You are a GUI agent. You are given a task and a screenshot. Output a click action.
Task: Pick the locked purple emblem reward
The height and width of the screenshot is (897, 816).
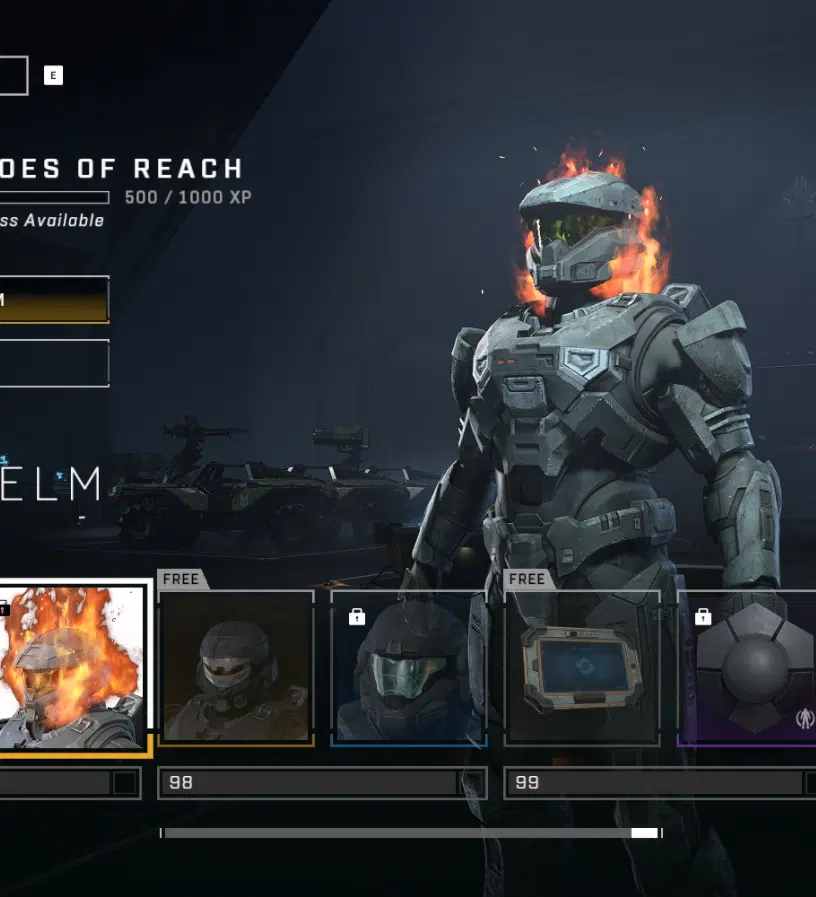(x=750, y=668)
